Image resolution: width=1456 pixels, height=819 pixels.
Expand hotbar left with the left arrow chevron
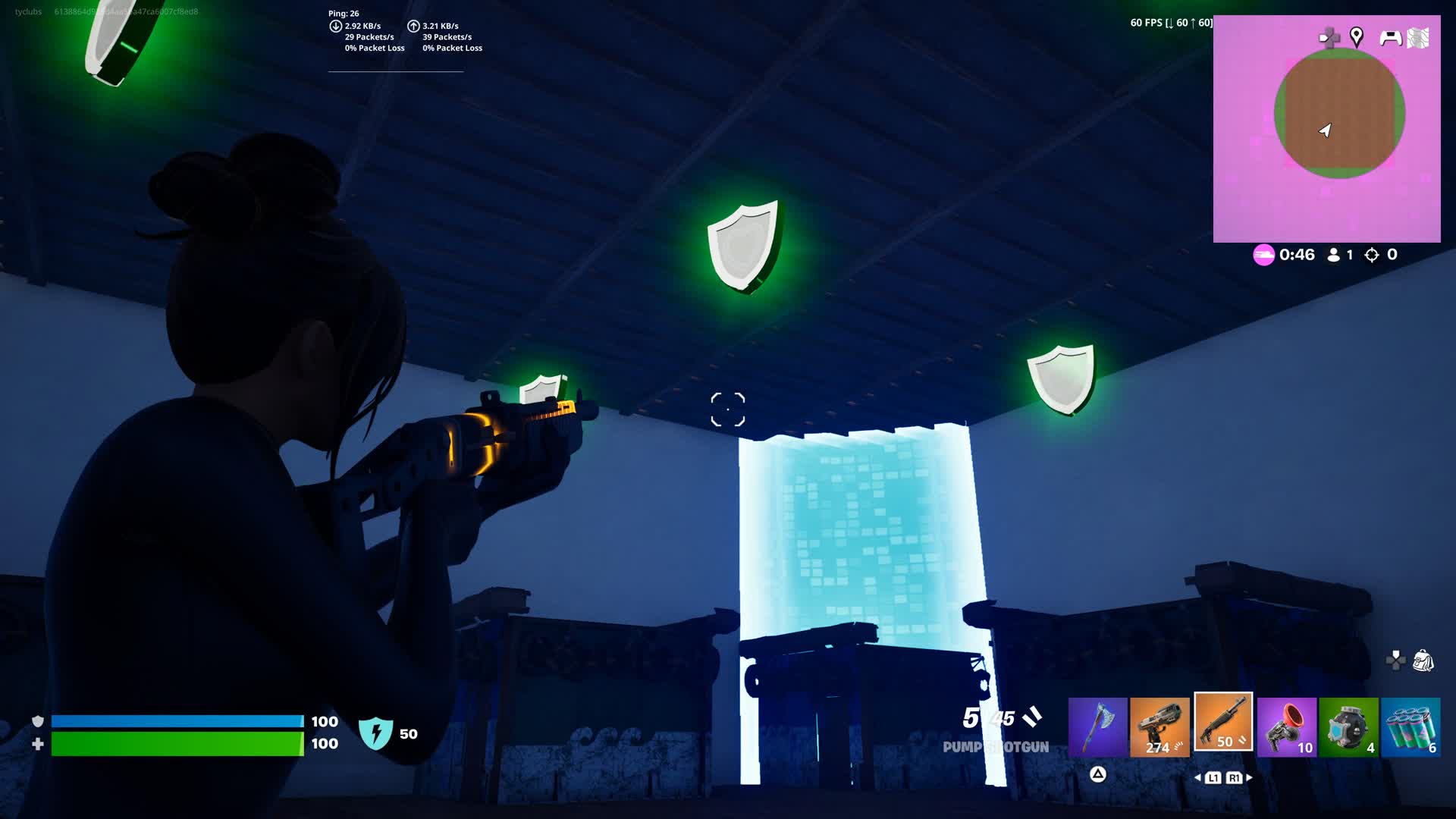click(1199, 778)
